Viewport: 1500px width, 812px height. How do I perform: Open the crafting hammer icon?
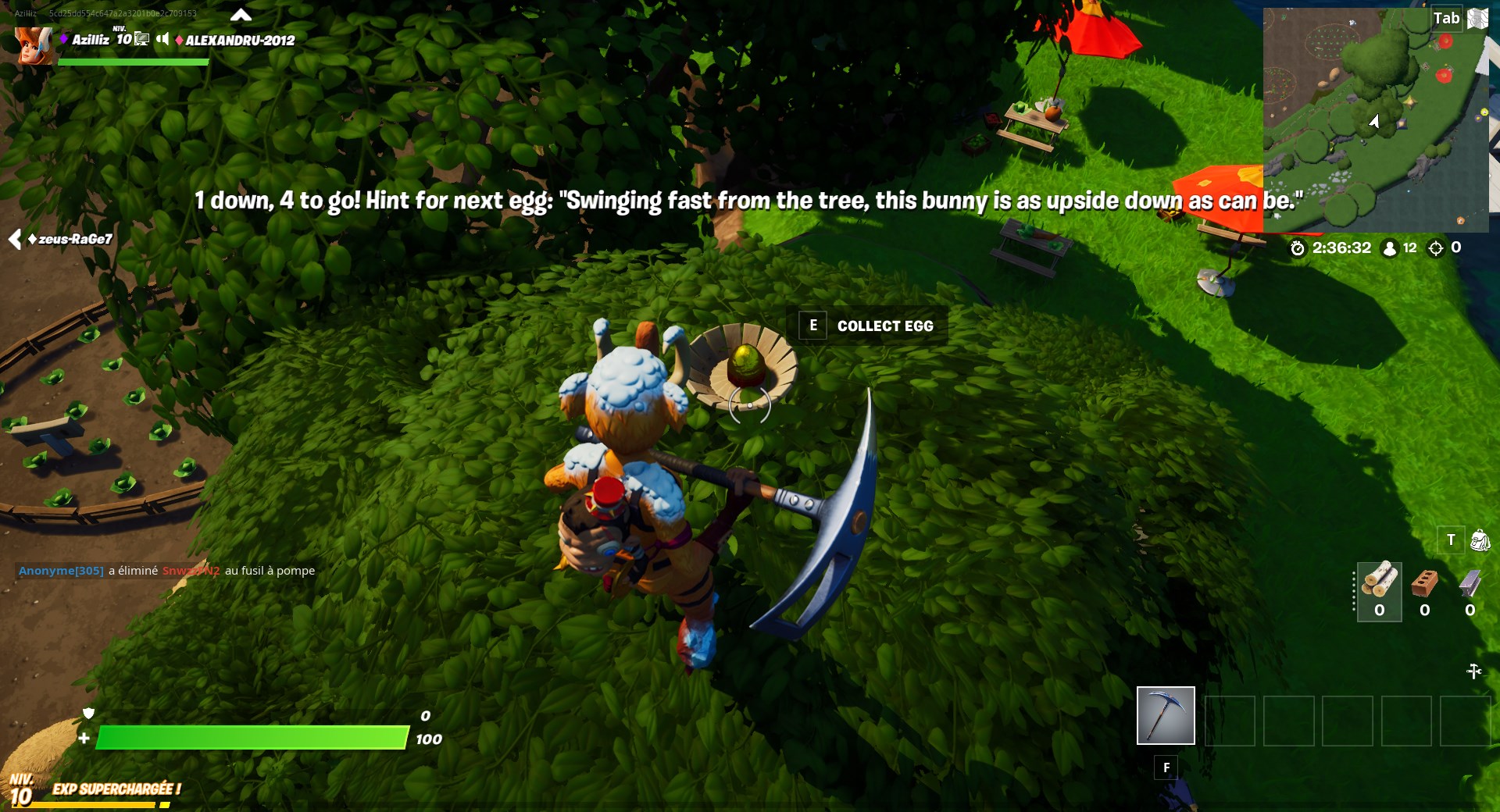coord(1474,670)
